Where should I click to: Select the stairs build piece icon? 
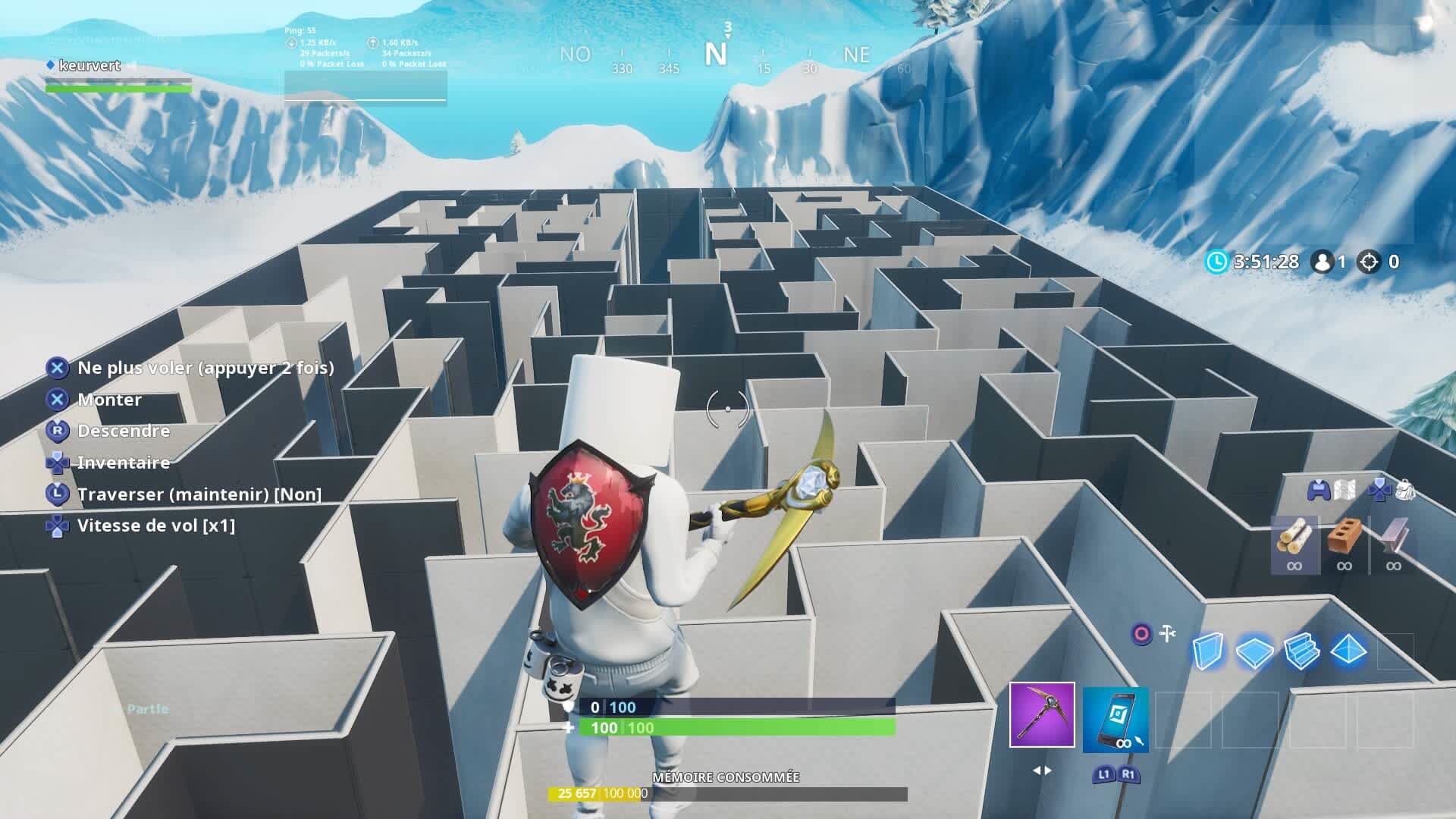1301,650
